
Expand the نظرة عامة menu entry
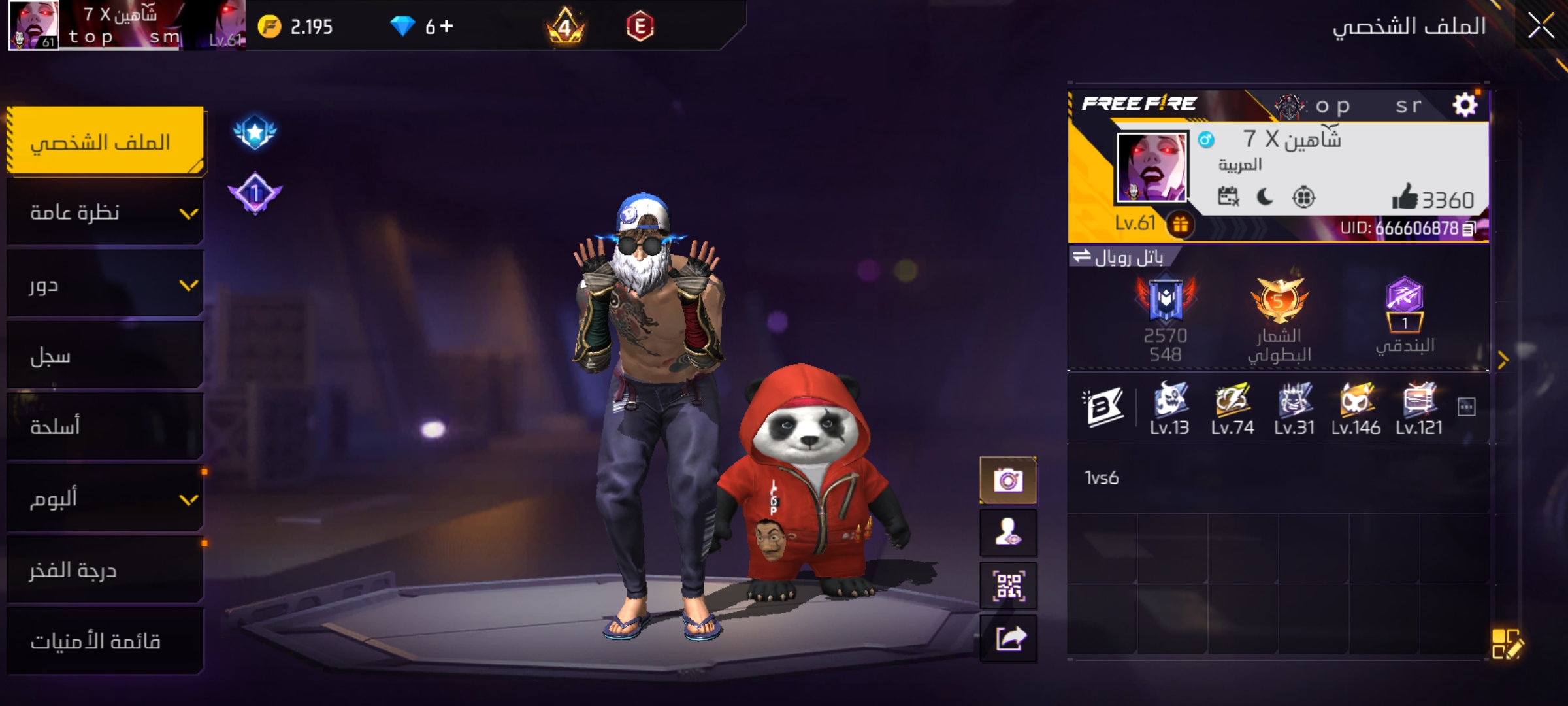[x=106, y=213]
